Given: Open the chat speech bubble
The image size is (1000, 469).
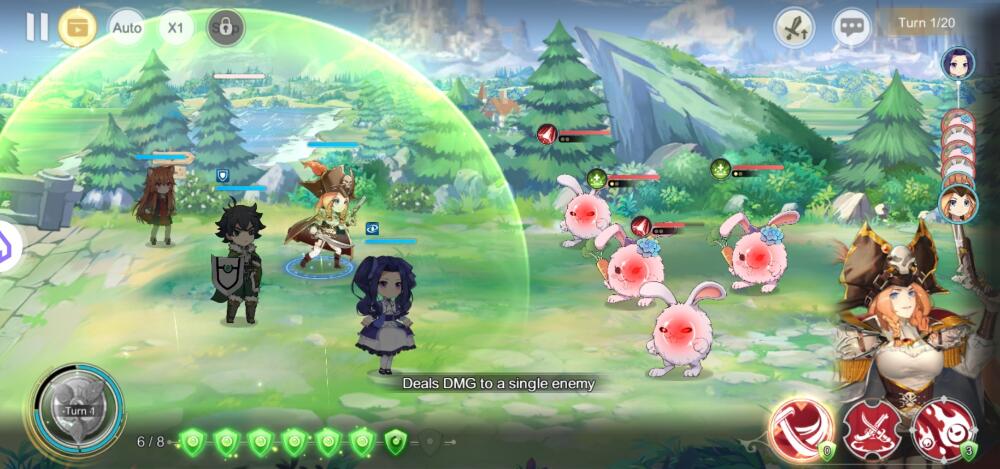Looking at the screenshot, I should tap(852, 28).
